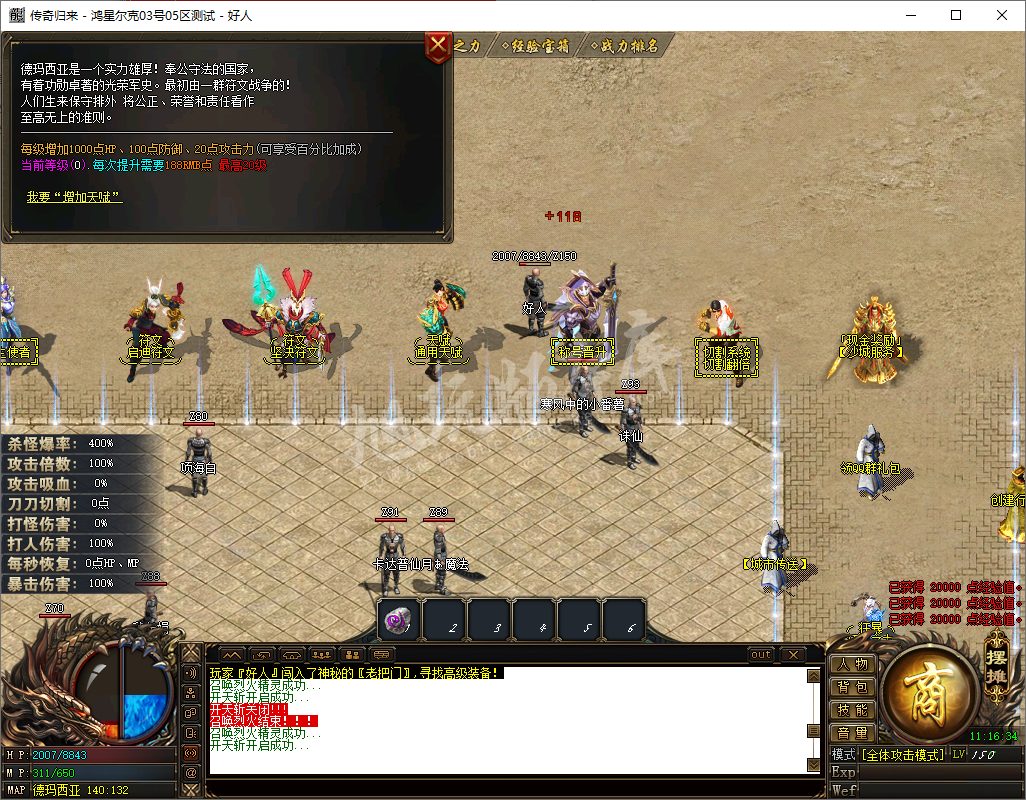Choose the "增加天赋" dialogue link
Image resolution: width=1026 pixels, height=800 pixels.
[x=74, y=197]
